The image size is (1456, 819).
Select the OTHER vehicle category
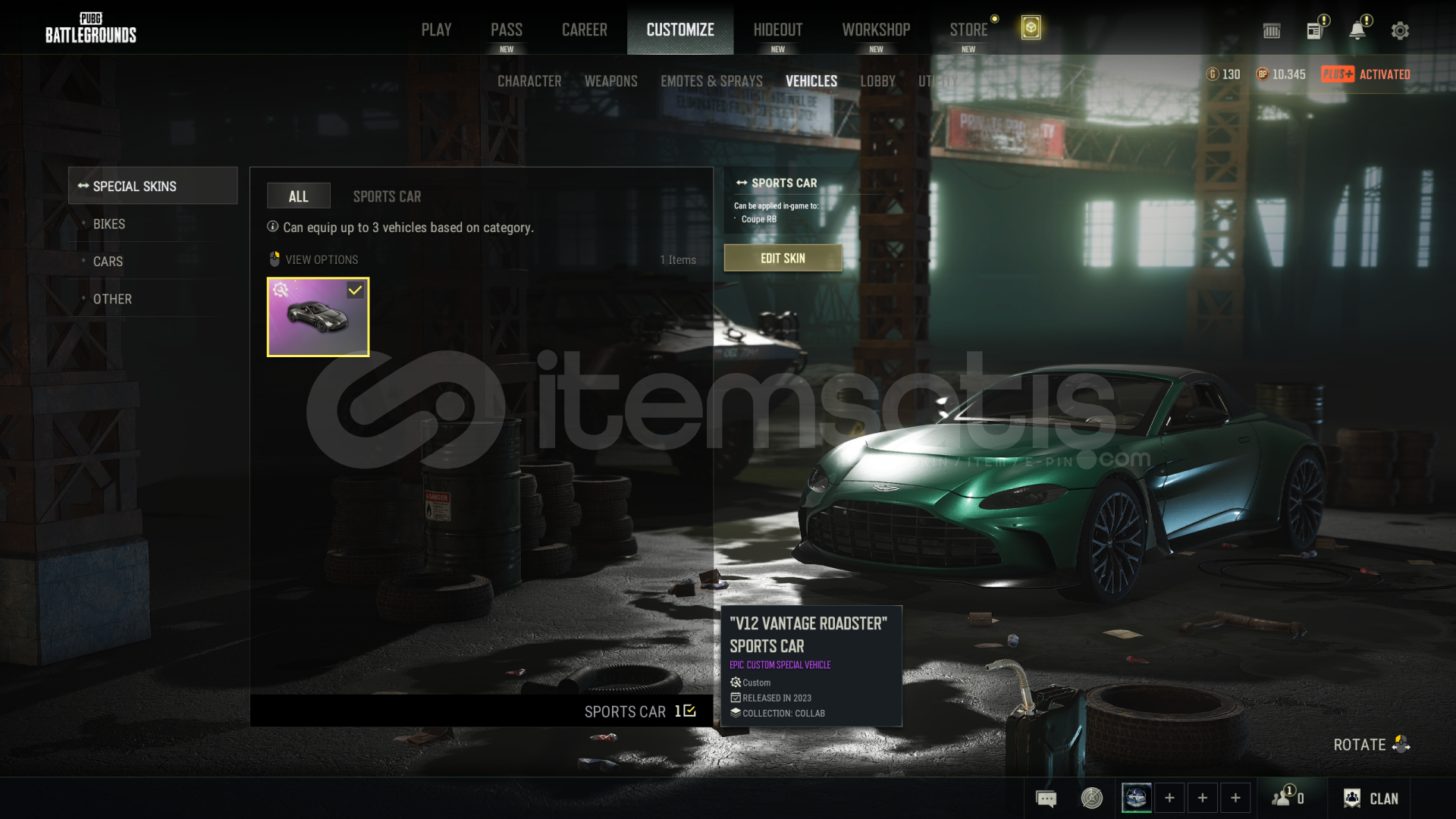click(x=112, y=299)
